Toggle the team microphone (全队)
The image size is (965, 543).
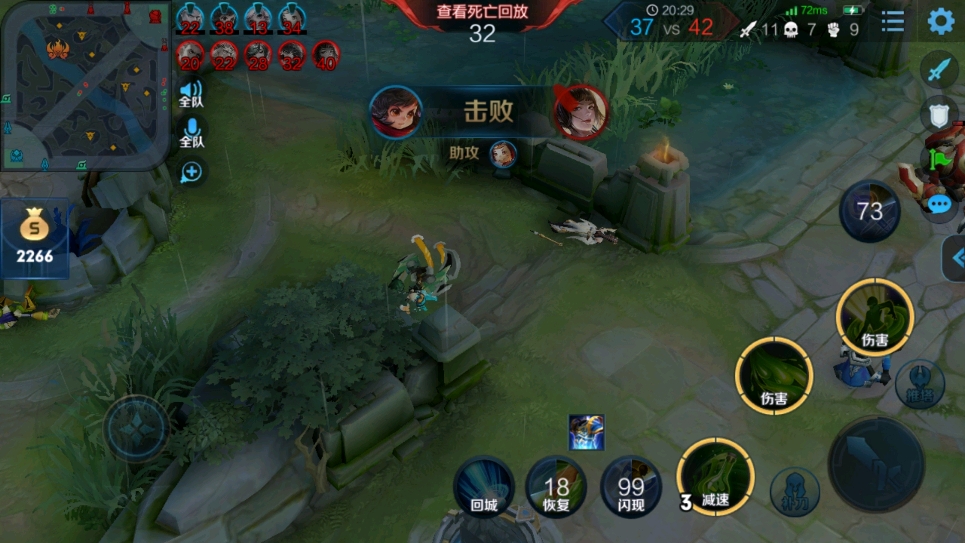pyautogui.click(x=191, y=134)
